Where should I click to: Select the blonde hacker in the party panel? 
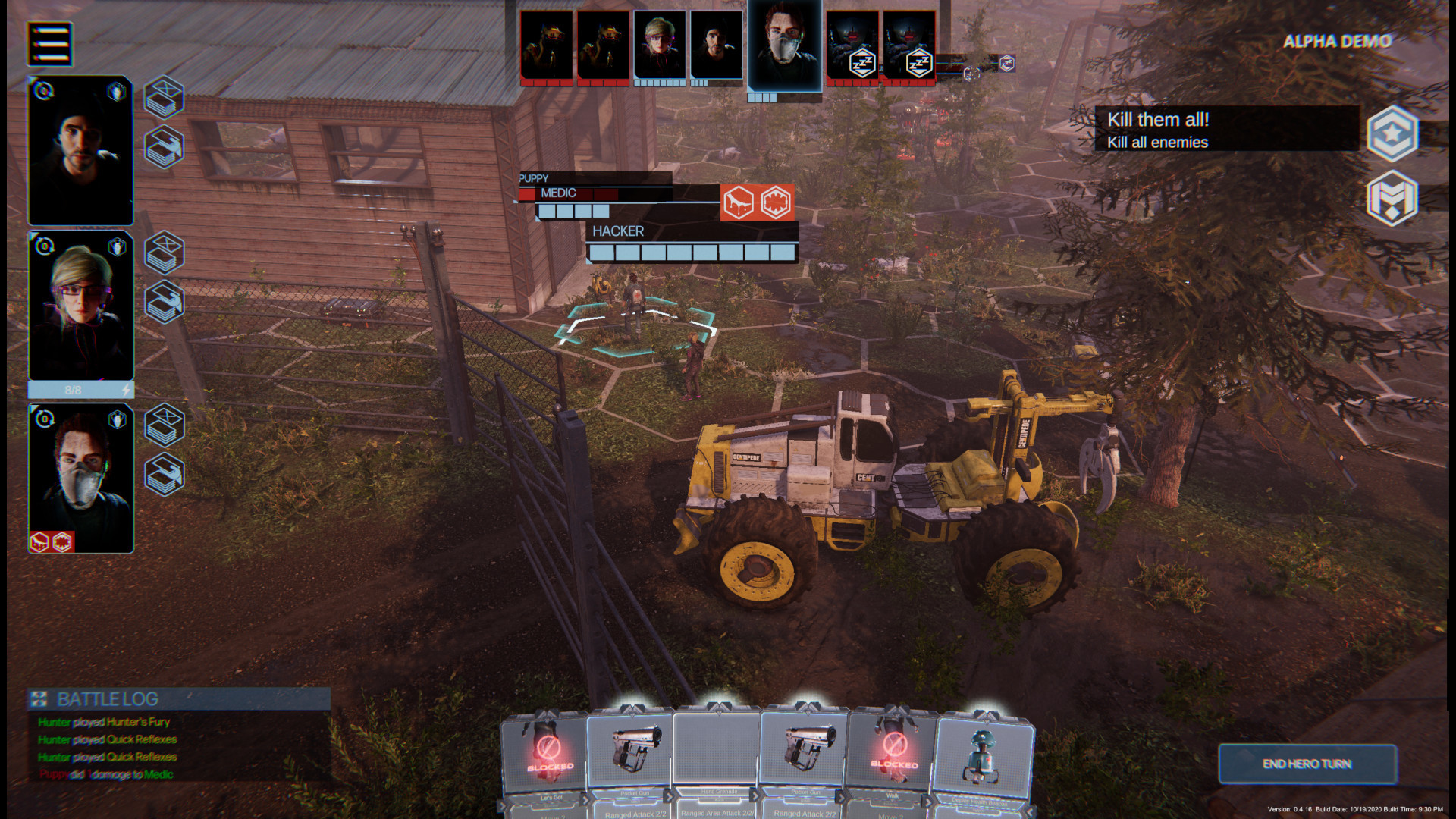tap(81, 306)
